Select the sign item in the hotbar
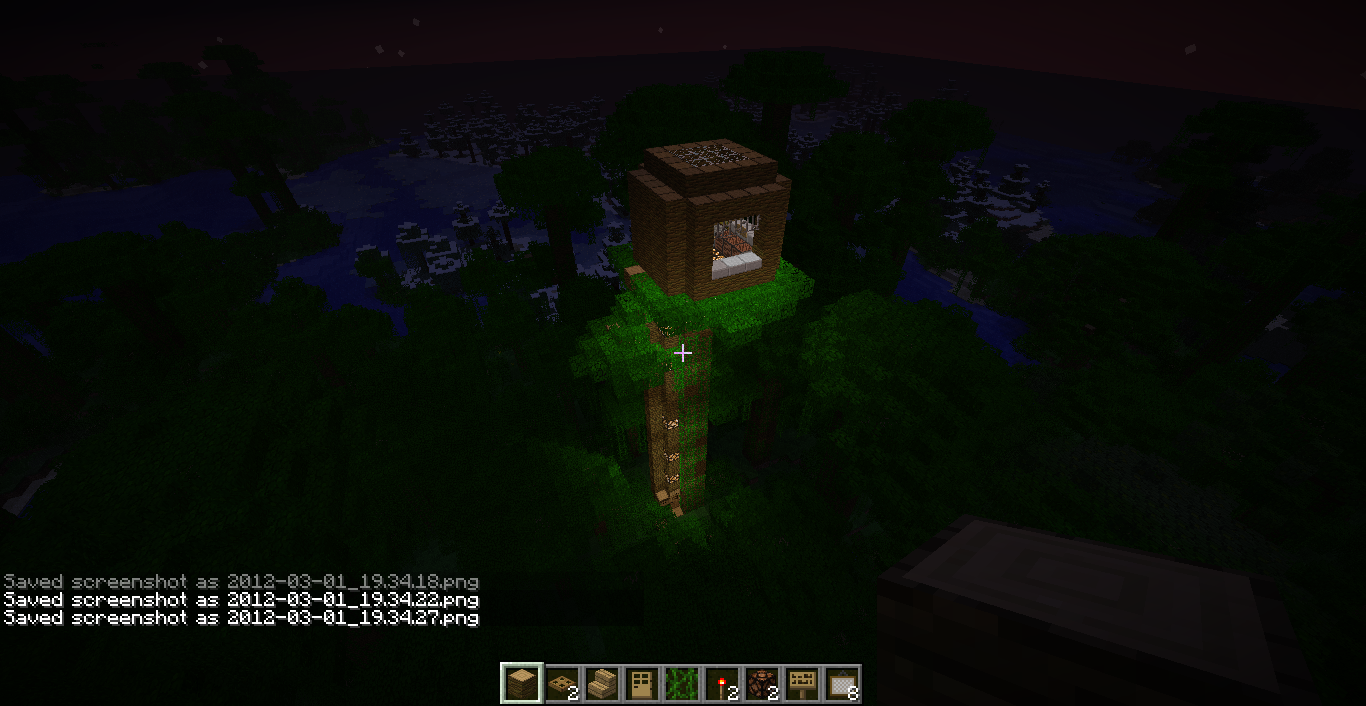Screen dimensions: 1366x706 tap(801, 684)
